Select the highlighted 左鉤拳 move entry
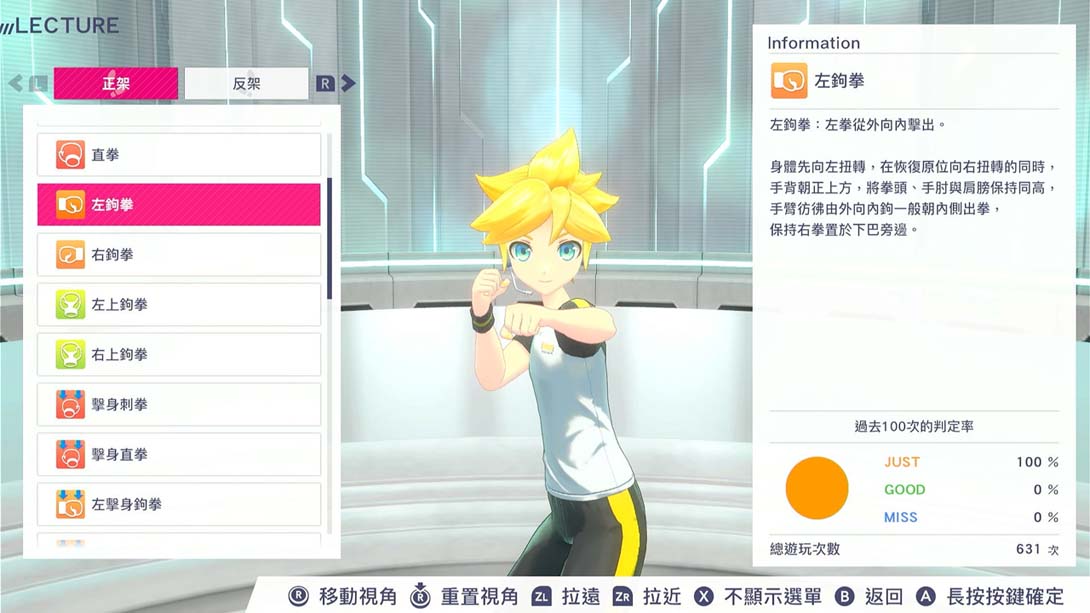The image size is (1090, 613). (x=179, y=205)
